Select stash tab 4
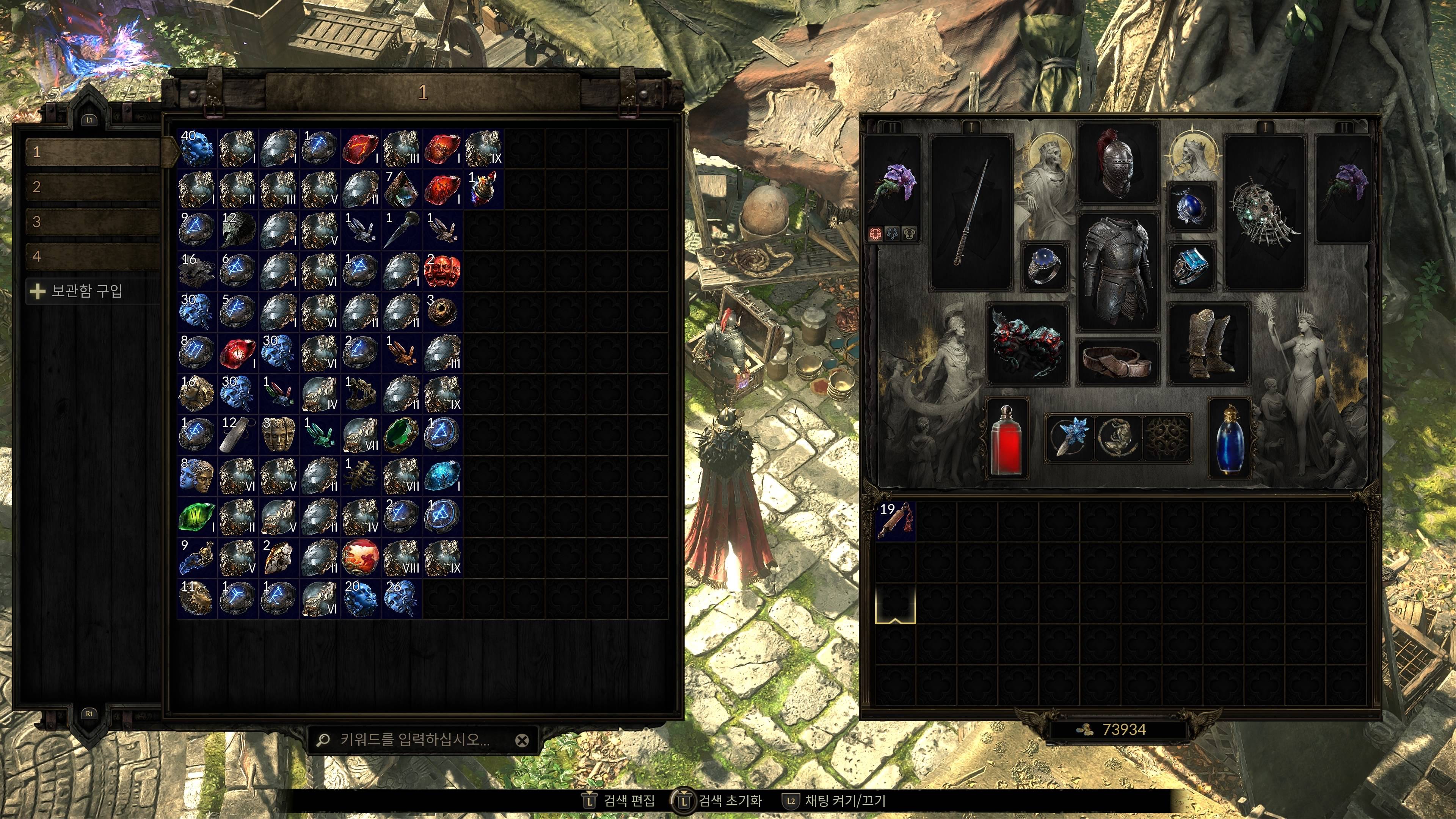This screenshot has height=819, width=1456. [93, 256]
